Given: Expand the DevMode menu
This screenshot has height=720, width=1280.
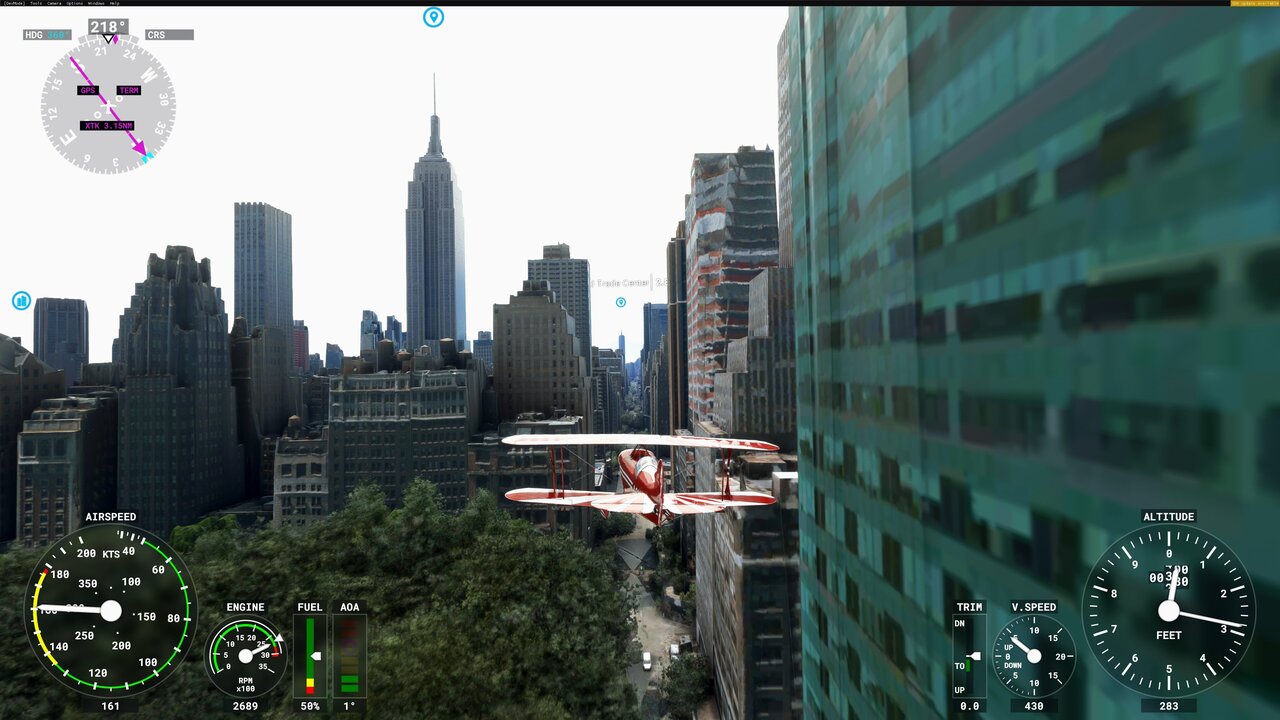Looking at the screenshot, I should 13,4.
